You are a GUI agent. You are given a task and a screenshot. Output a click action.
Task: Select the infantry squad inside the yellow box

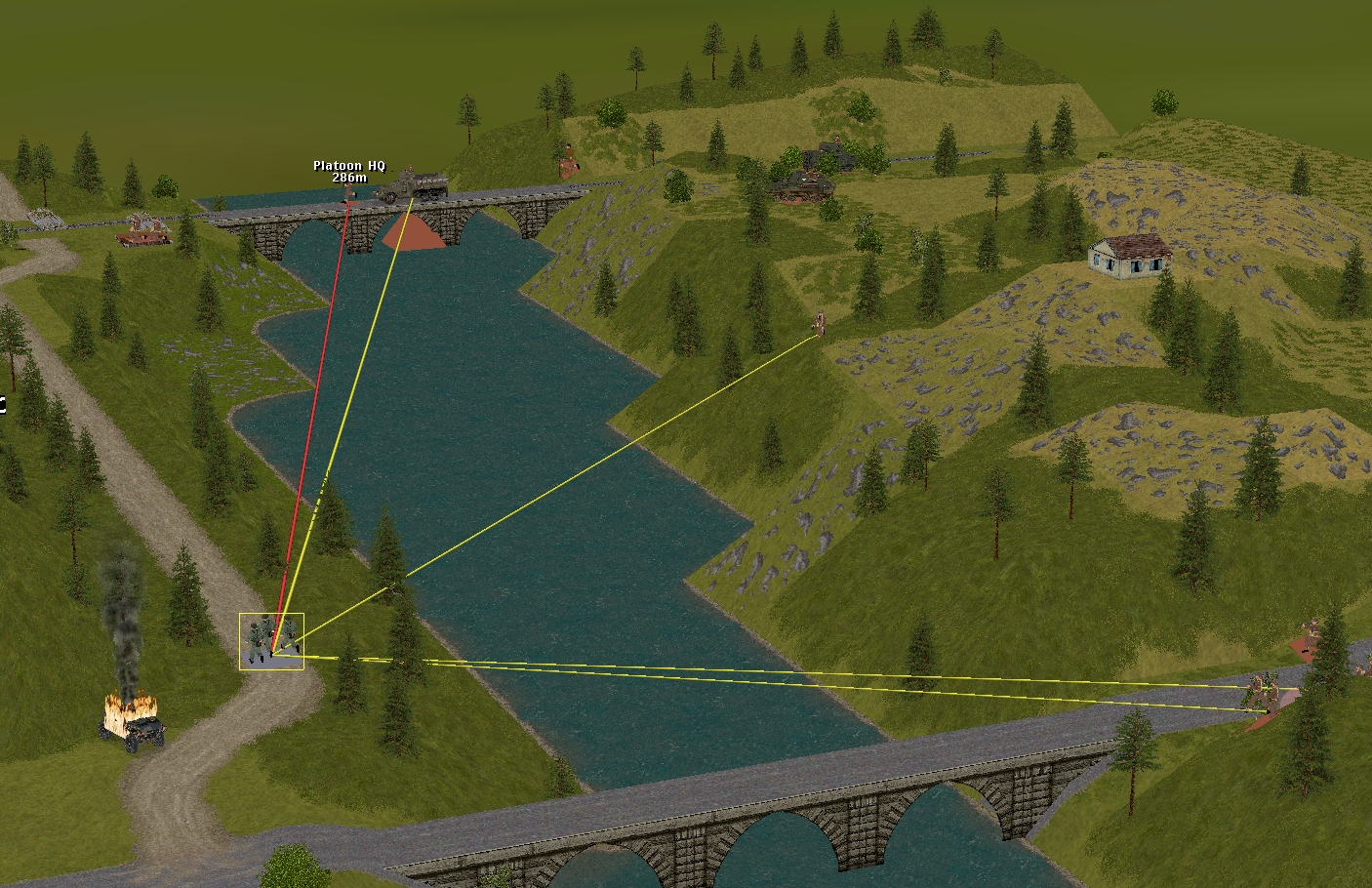[271, 641]
